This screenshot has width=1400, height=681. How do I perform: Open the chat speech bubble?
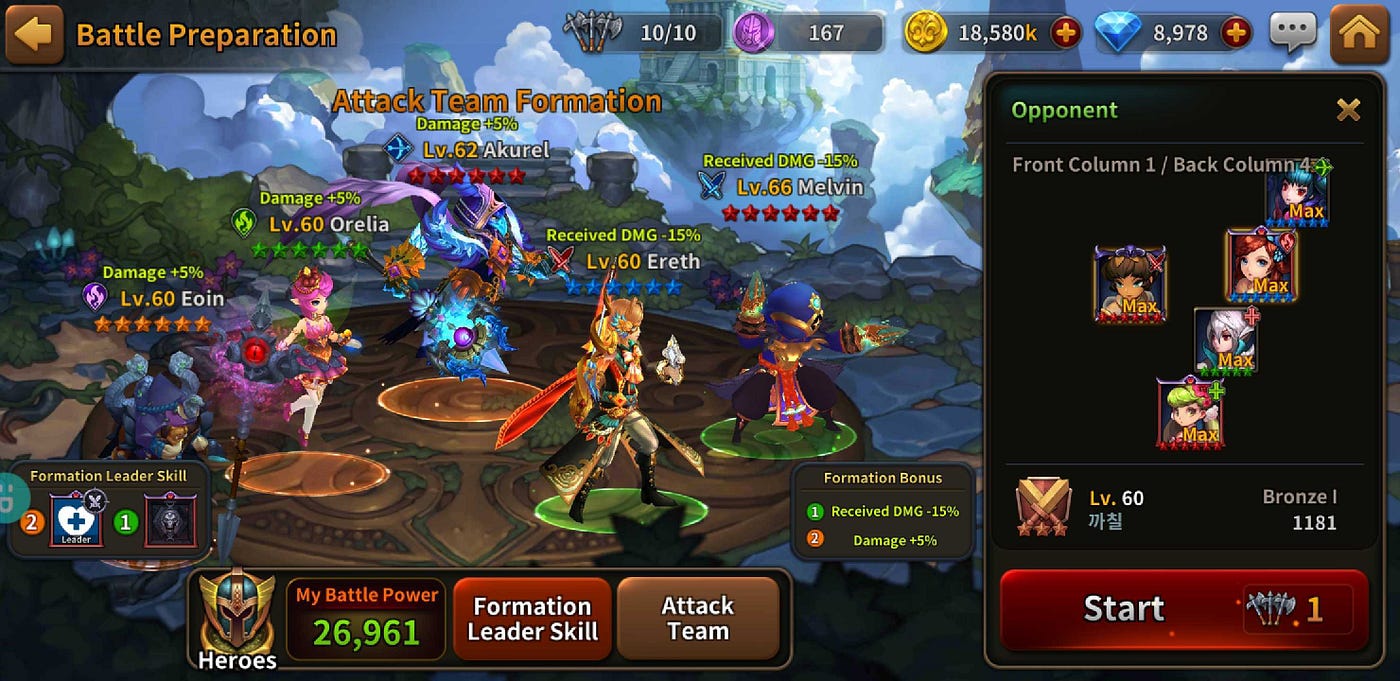1293,34
